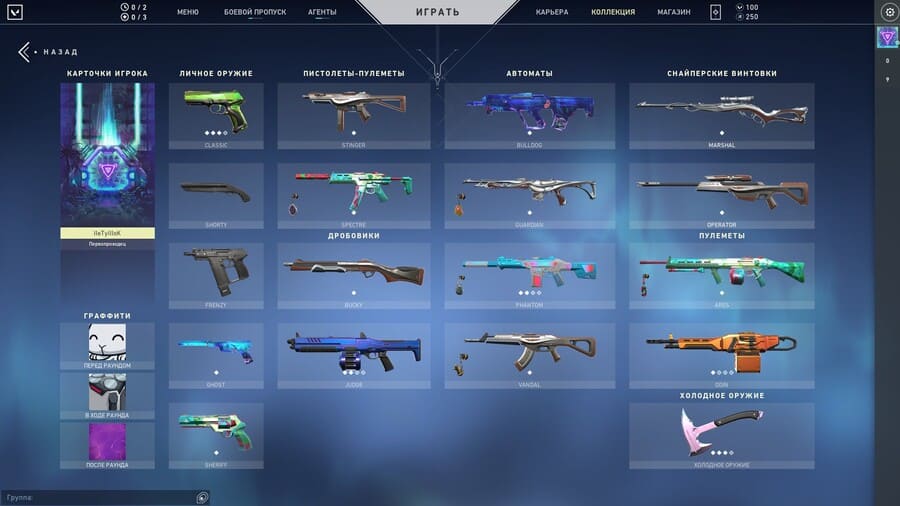Select the Перед раундом graffiti slot

click(107, 346)
